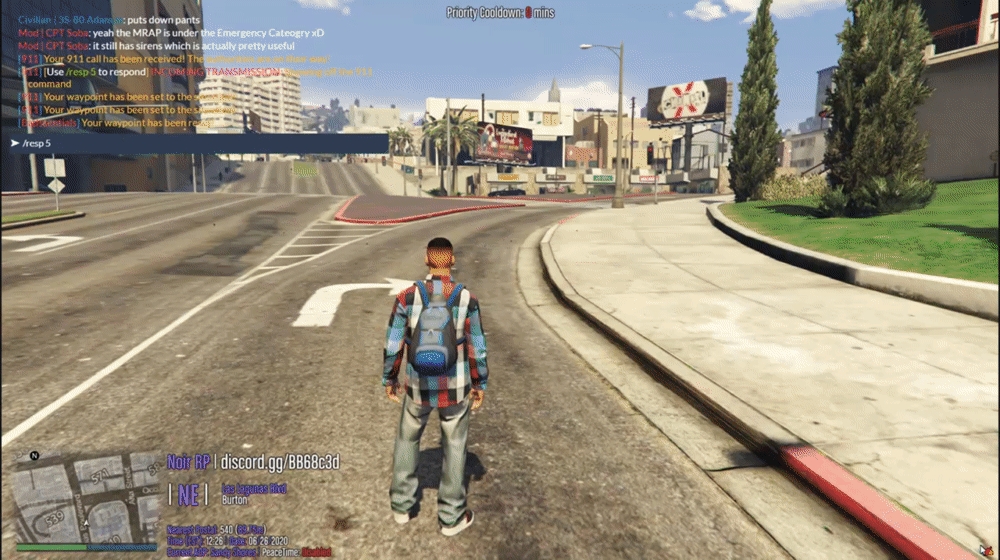Viewport: 1000px width, 560px height.
Task: Click the chat input field containing /resp 5
Action: point(195,144)
